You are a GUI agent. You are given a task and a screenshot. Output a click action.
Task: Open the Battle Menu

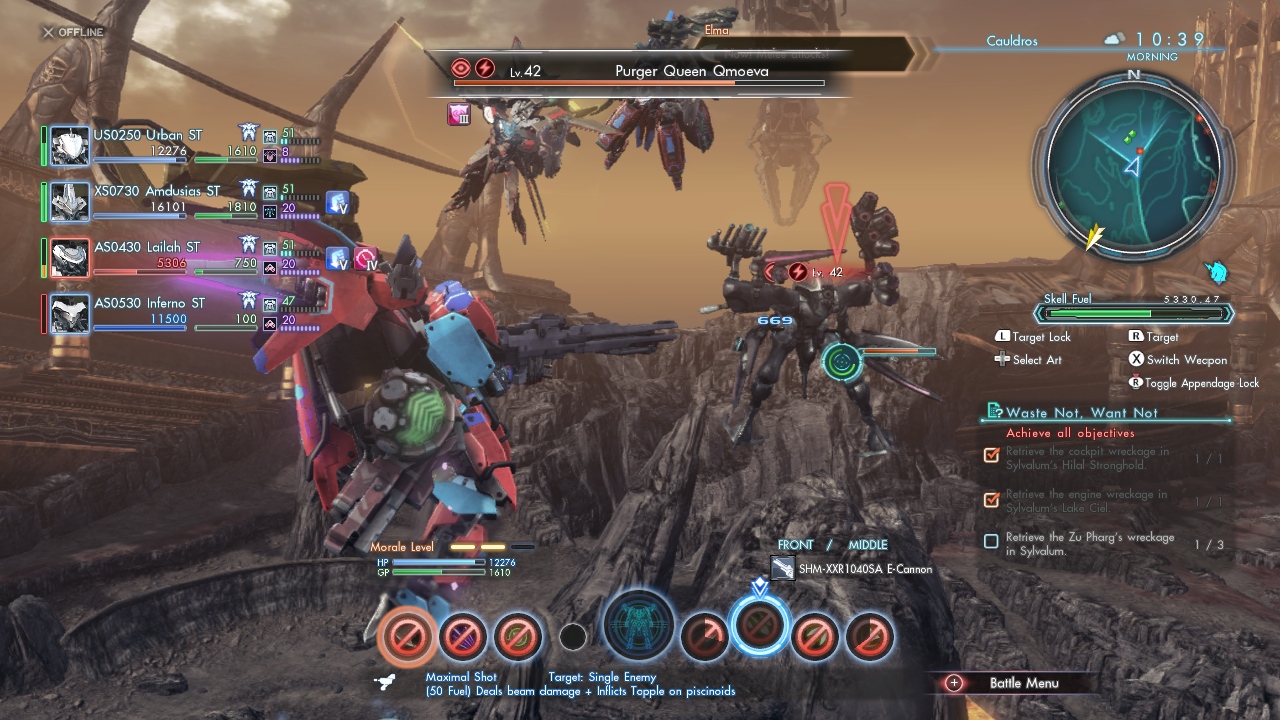pyautogui.click(x=1023, y=683)
